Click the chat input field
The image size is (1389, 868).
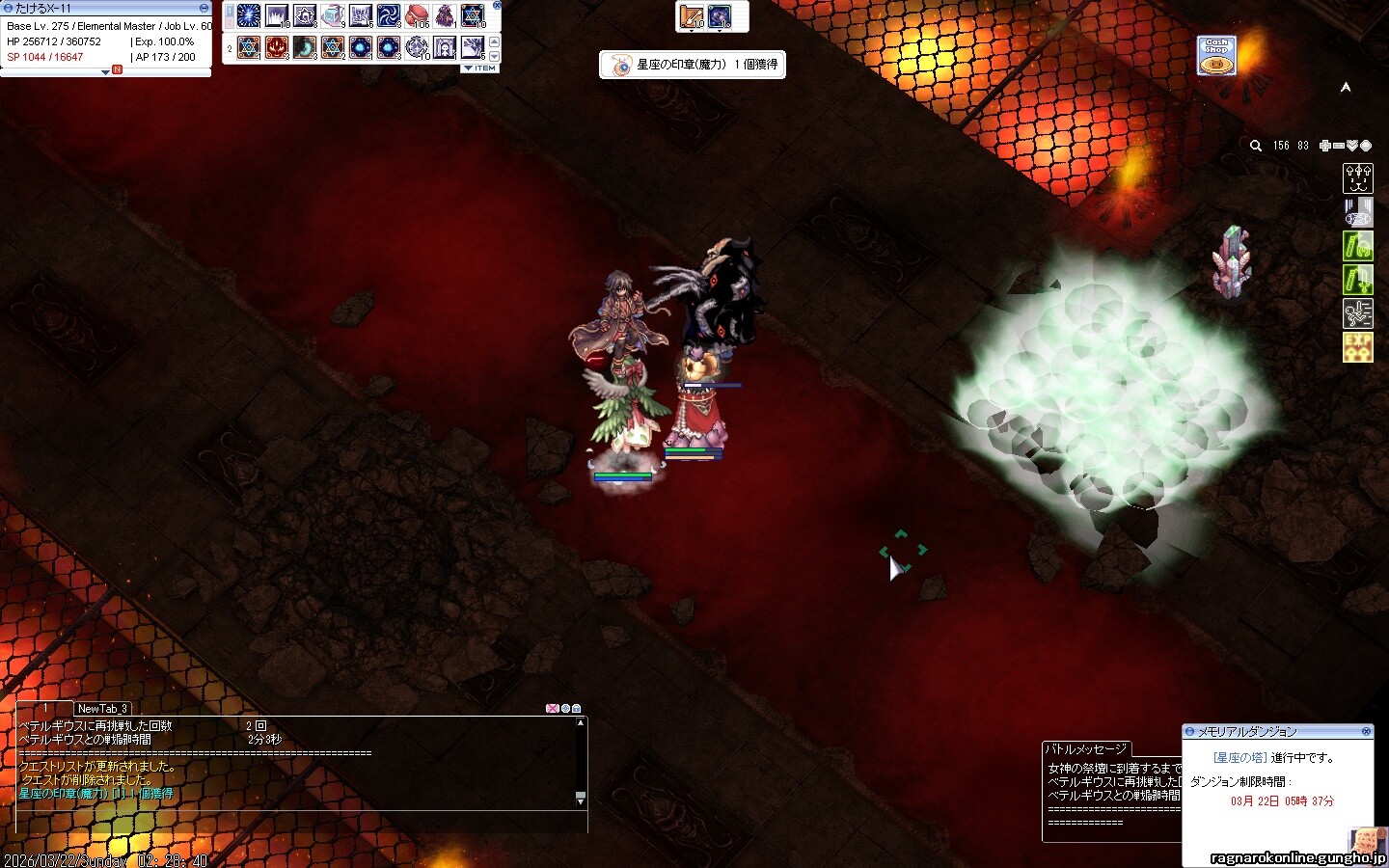289,822
